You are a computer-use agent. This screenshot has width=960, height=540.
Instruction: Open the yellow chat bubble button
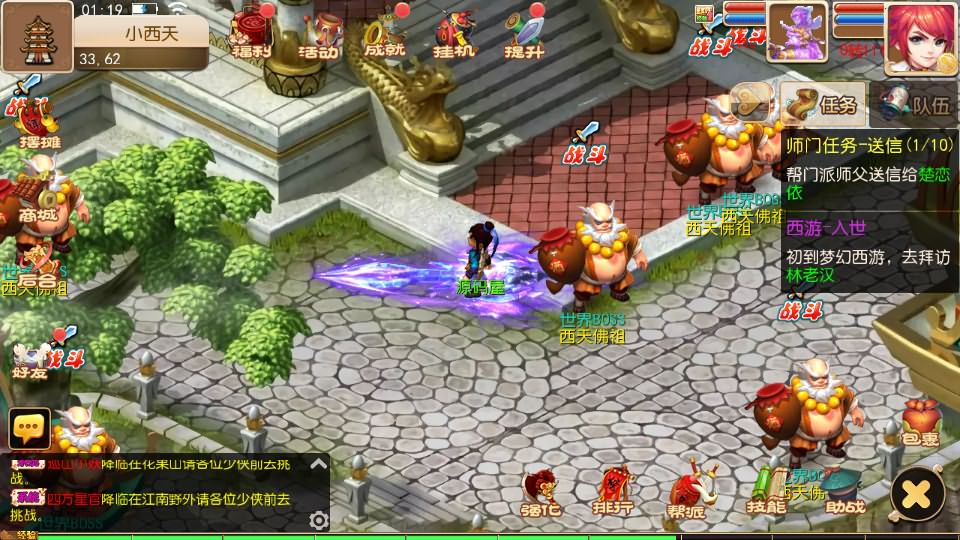tap(29, 428)
